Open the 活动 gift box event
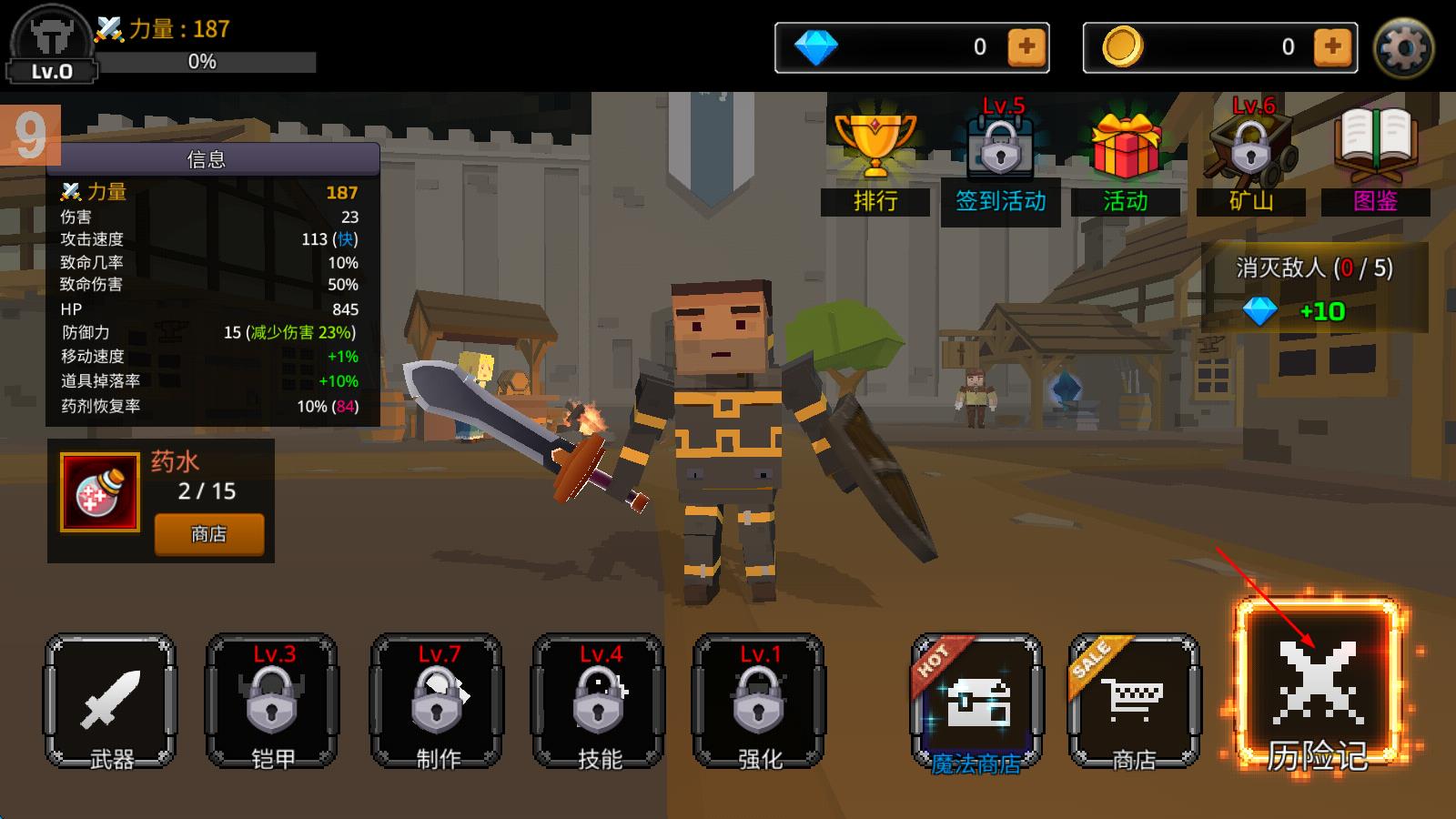The image size is (1456, 819). 1126,161
